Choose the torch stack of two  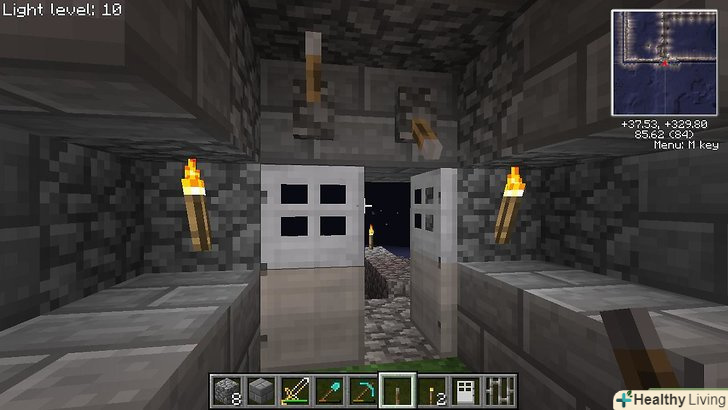(433, 390)
